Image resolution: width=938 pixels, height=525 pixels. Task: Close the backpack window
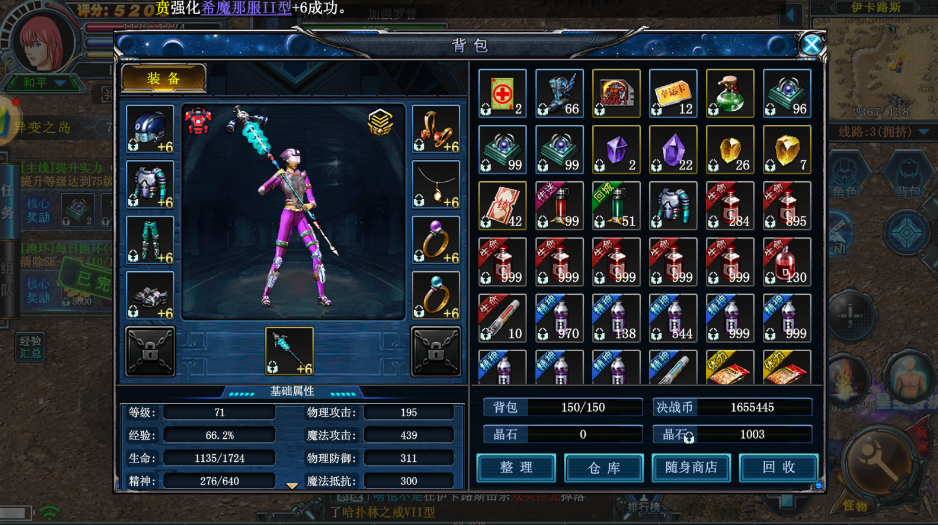click(x=812, y=45)
